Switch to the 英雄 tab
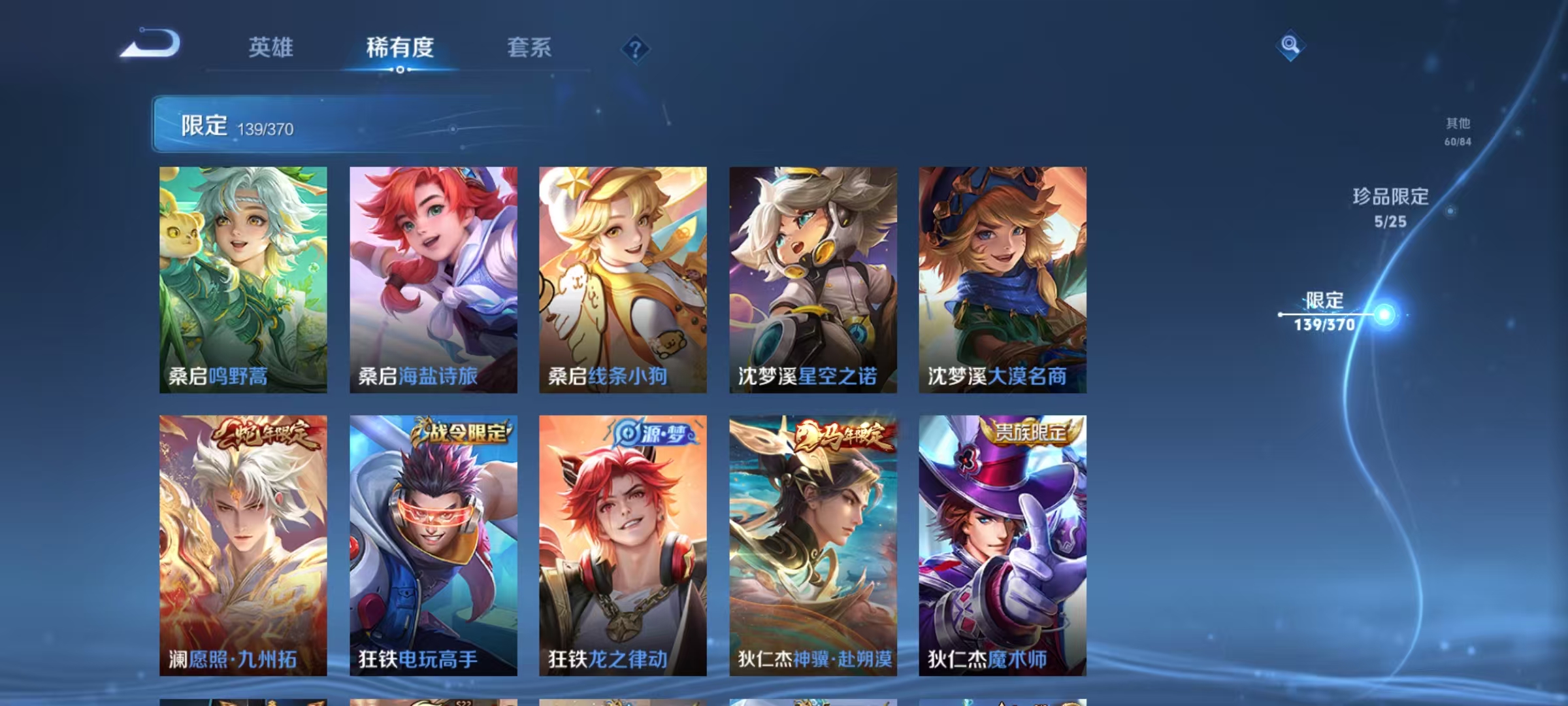The image size is (1568, 706). click(x=271, y=48)
